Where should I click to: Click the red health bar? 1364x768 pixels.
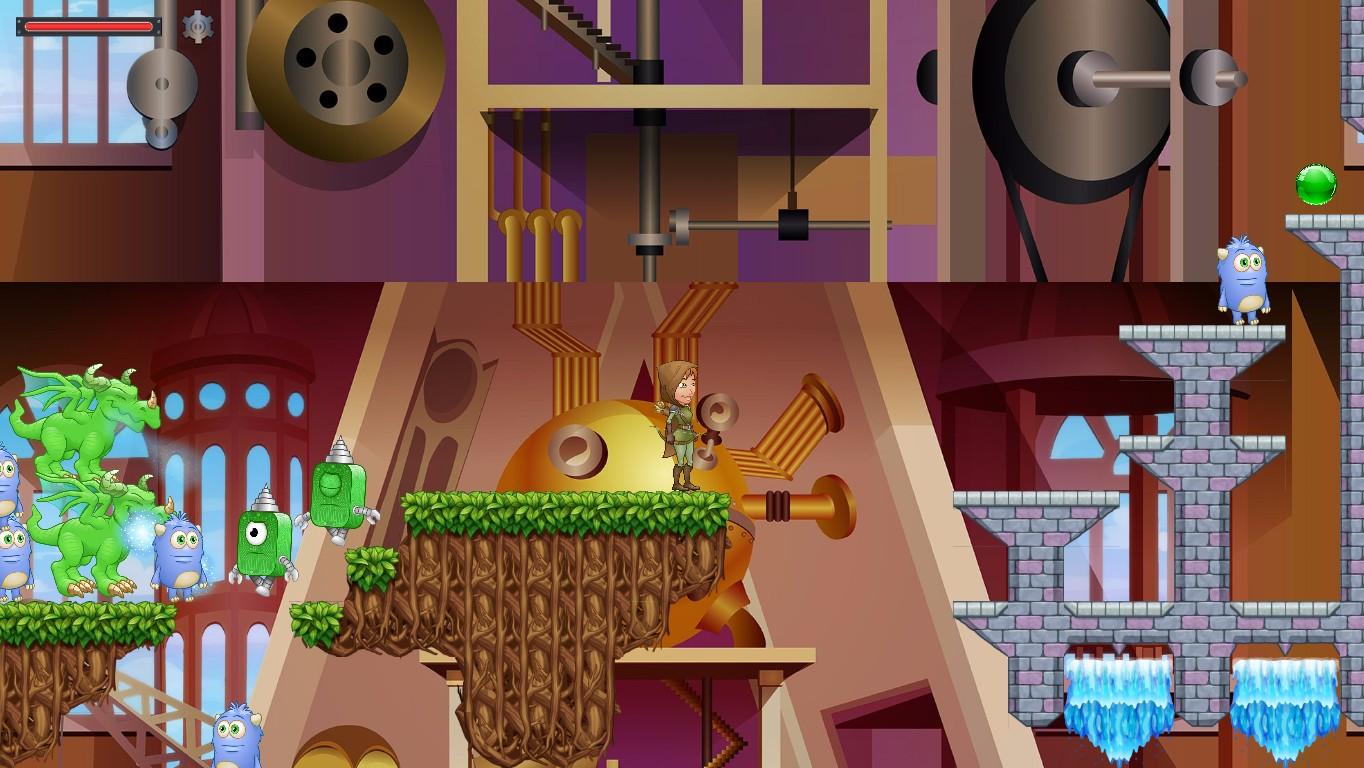click(x=88, y=26)
